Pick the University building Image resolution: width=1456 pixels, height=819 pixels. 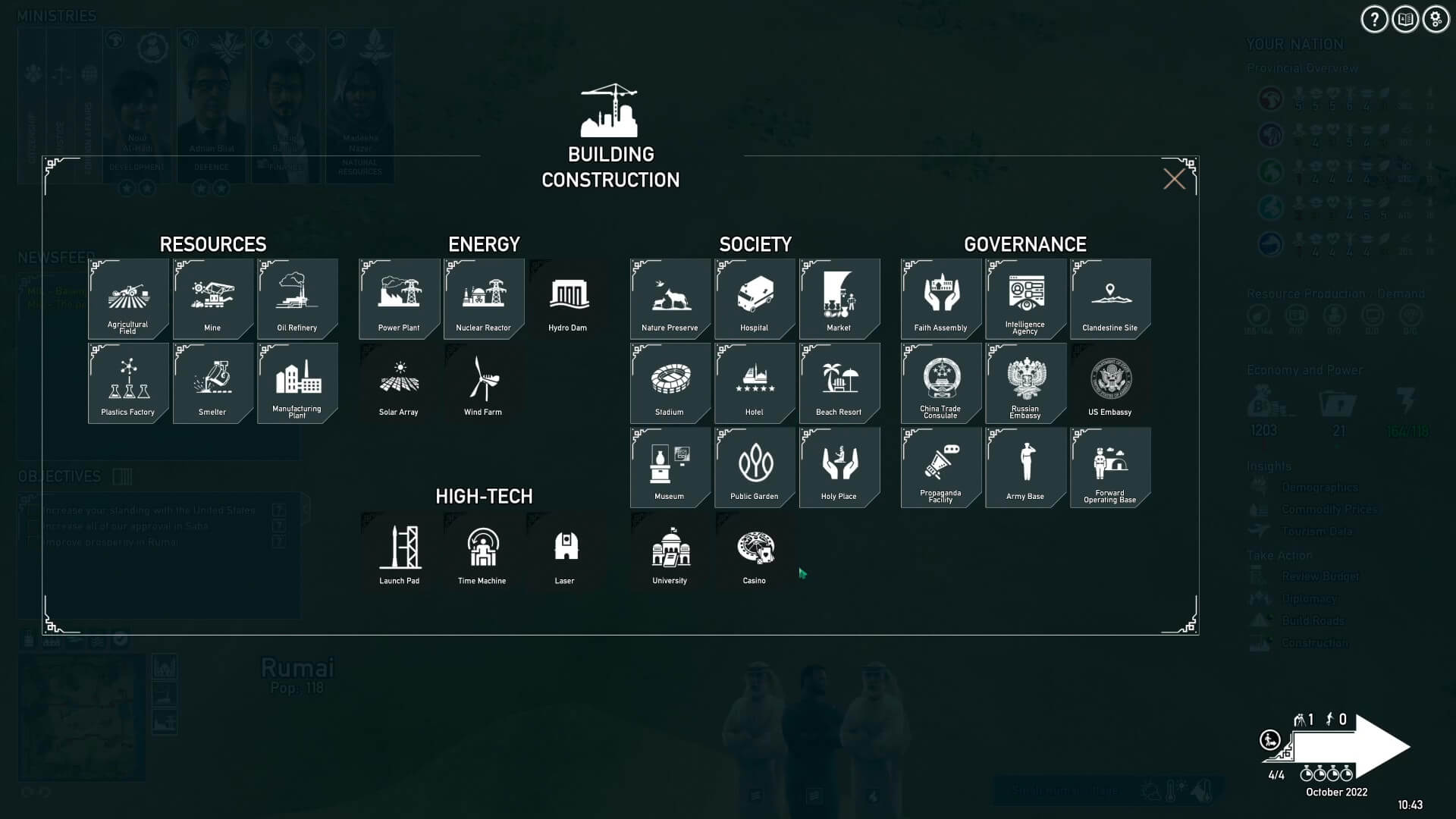click(670, 551)
